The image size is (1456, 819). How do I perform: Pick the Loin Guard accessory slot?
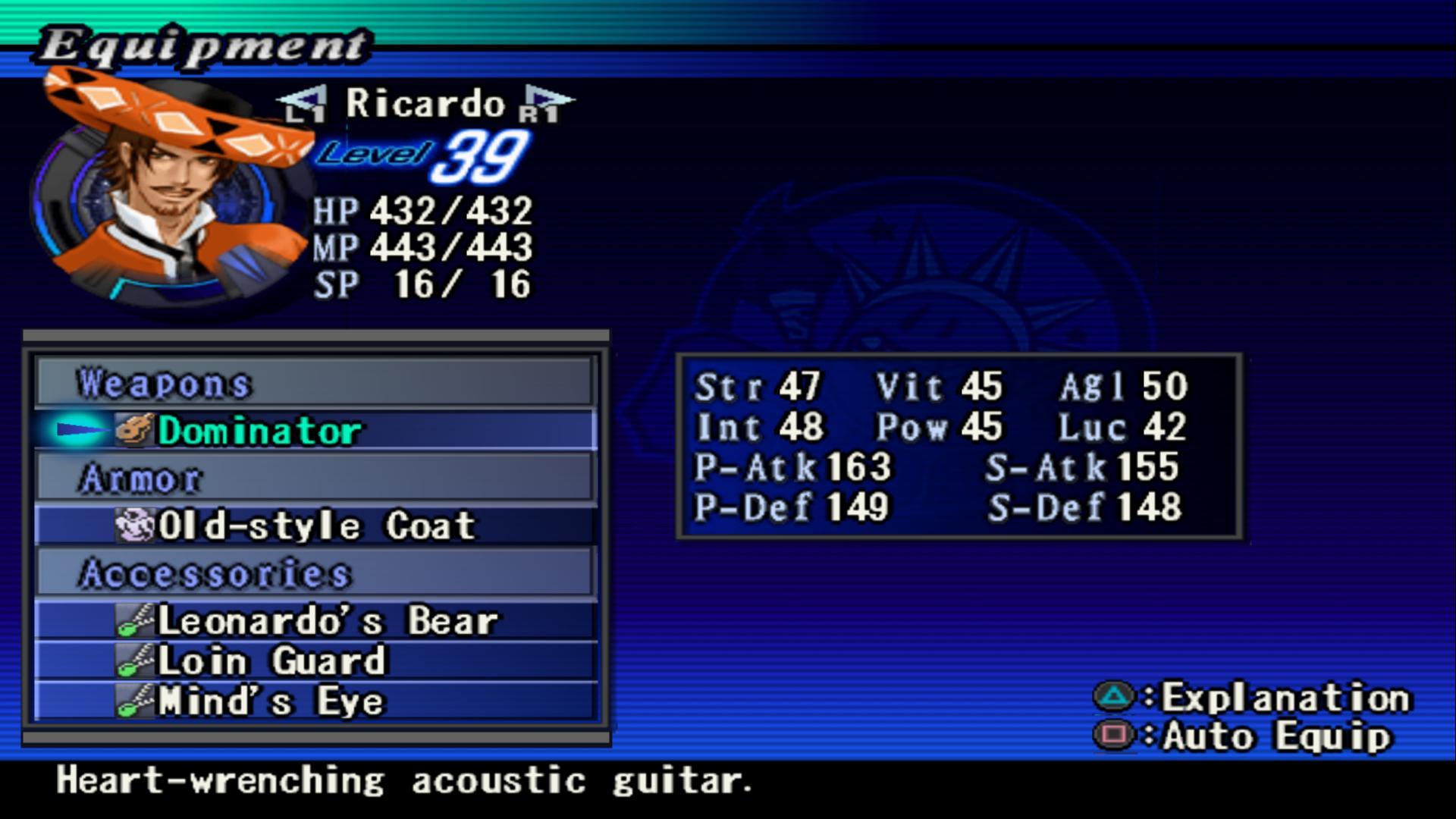315,661
